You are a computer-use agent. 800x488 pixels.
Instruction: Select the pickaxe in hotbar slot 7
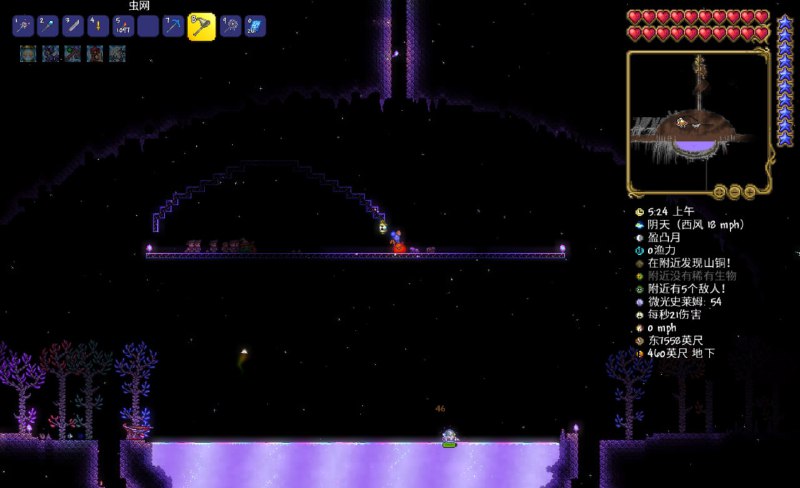174,27
